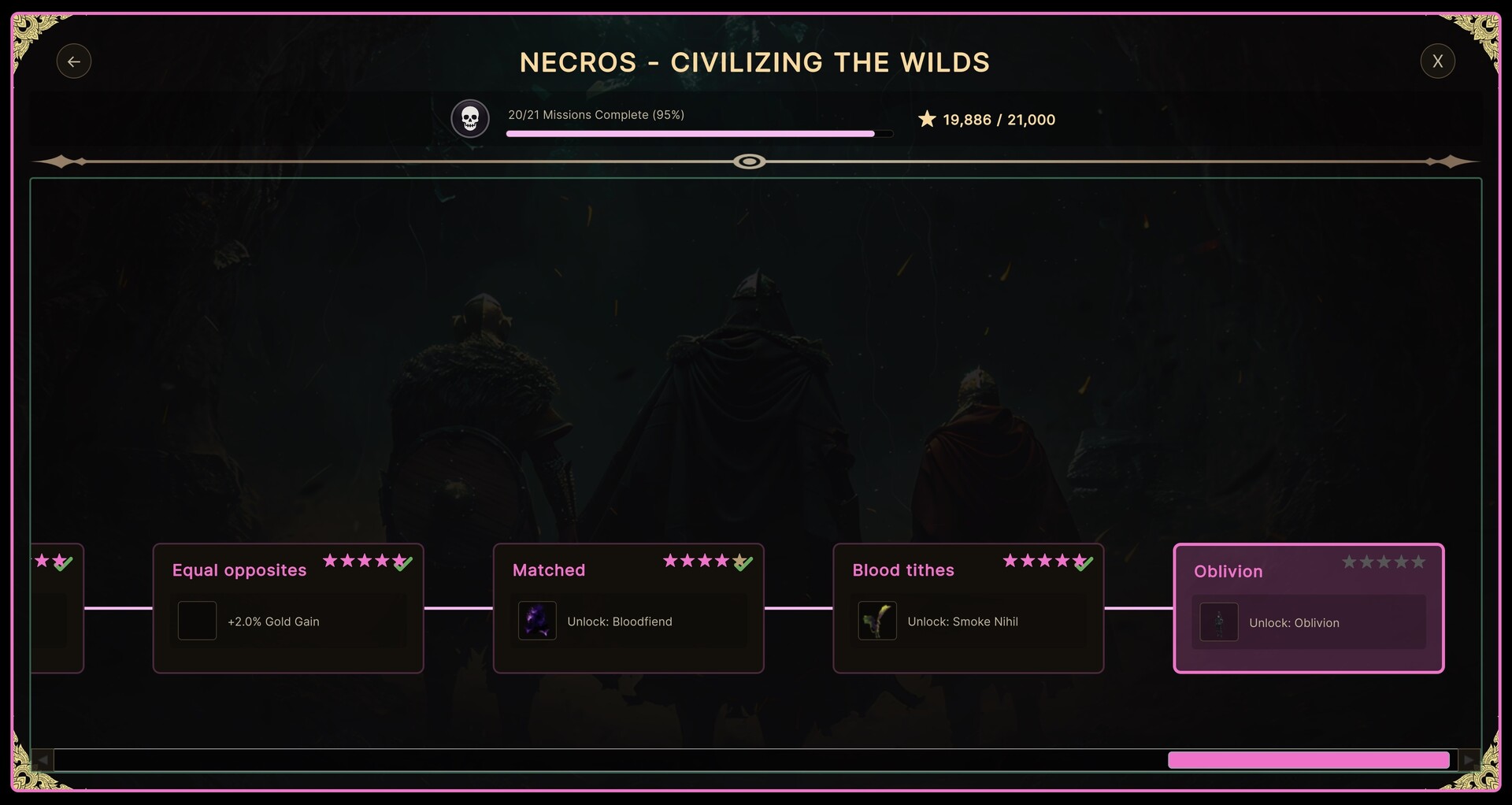The width and height of the screenshot is (1512, 805).
Task: Click the star icon beside 19,886 total
Action: [x=926, y=119]
